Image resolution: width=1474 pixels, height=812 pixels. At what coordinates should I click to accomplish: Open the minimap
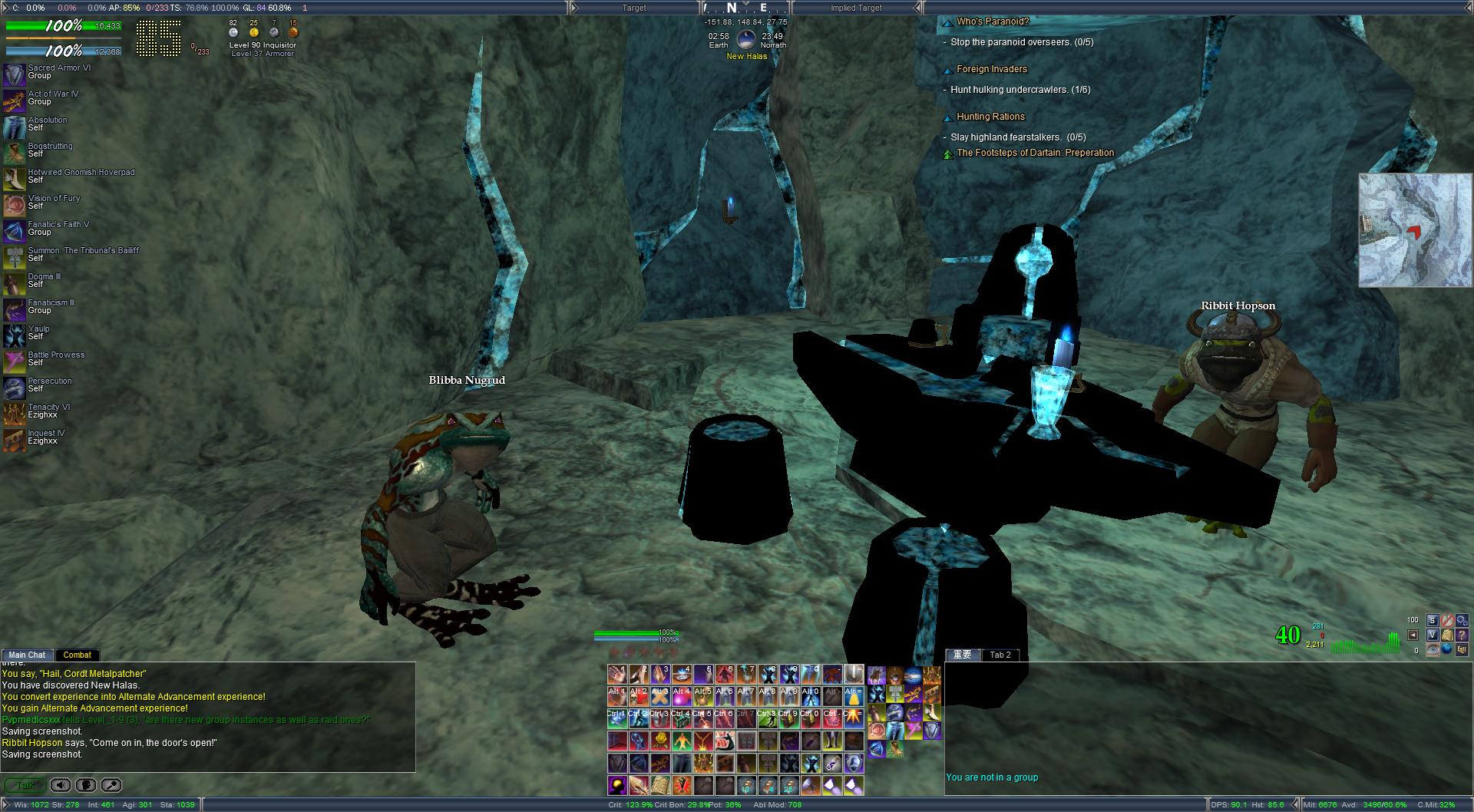click(1415, 230)
